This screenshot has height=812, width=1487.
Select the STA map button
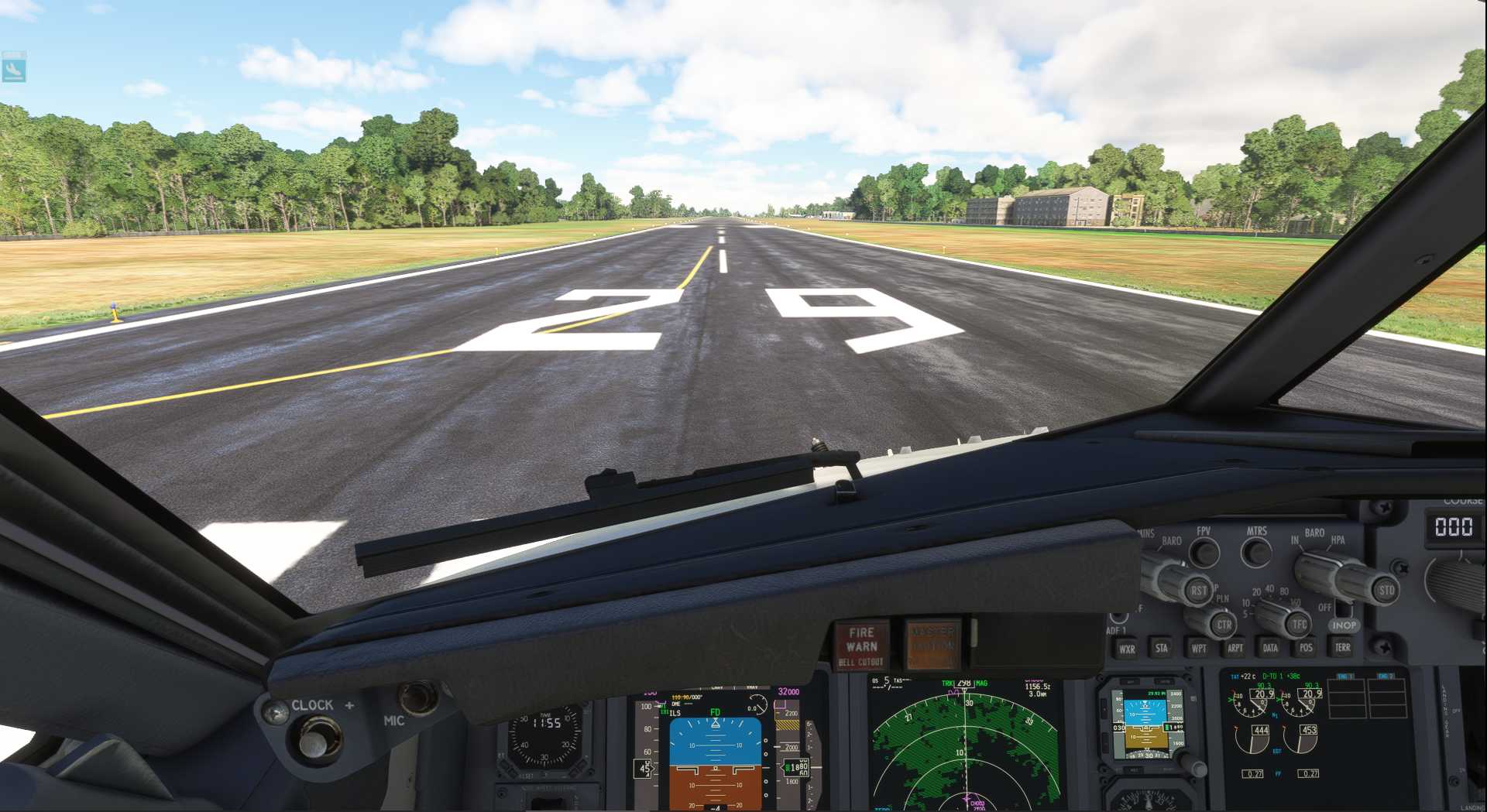[x=1161, y=648]
